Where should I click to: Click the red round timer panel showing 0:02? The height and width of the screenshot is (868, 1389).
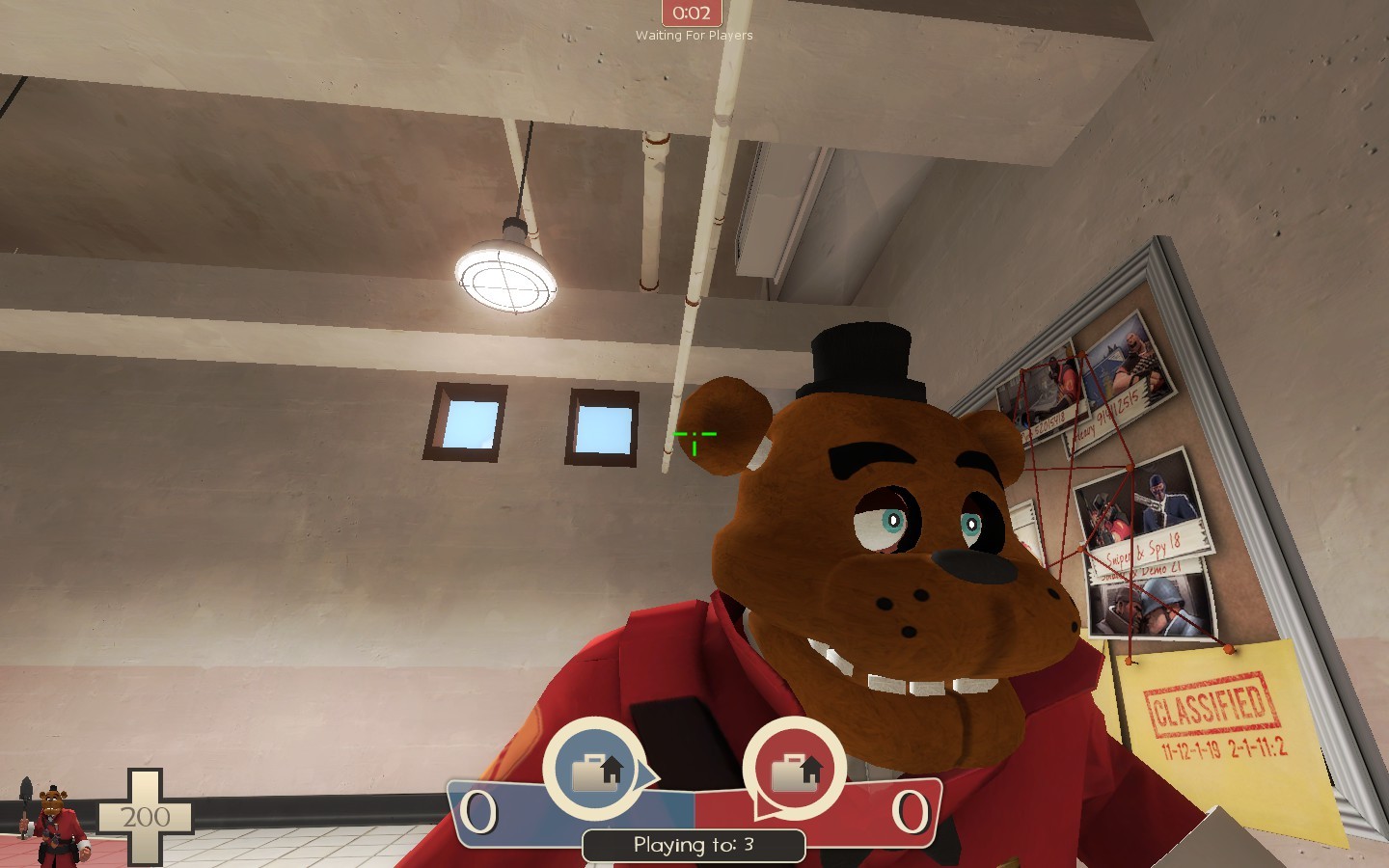pyautogui.click(x=691, y=13)
